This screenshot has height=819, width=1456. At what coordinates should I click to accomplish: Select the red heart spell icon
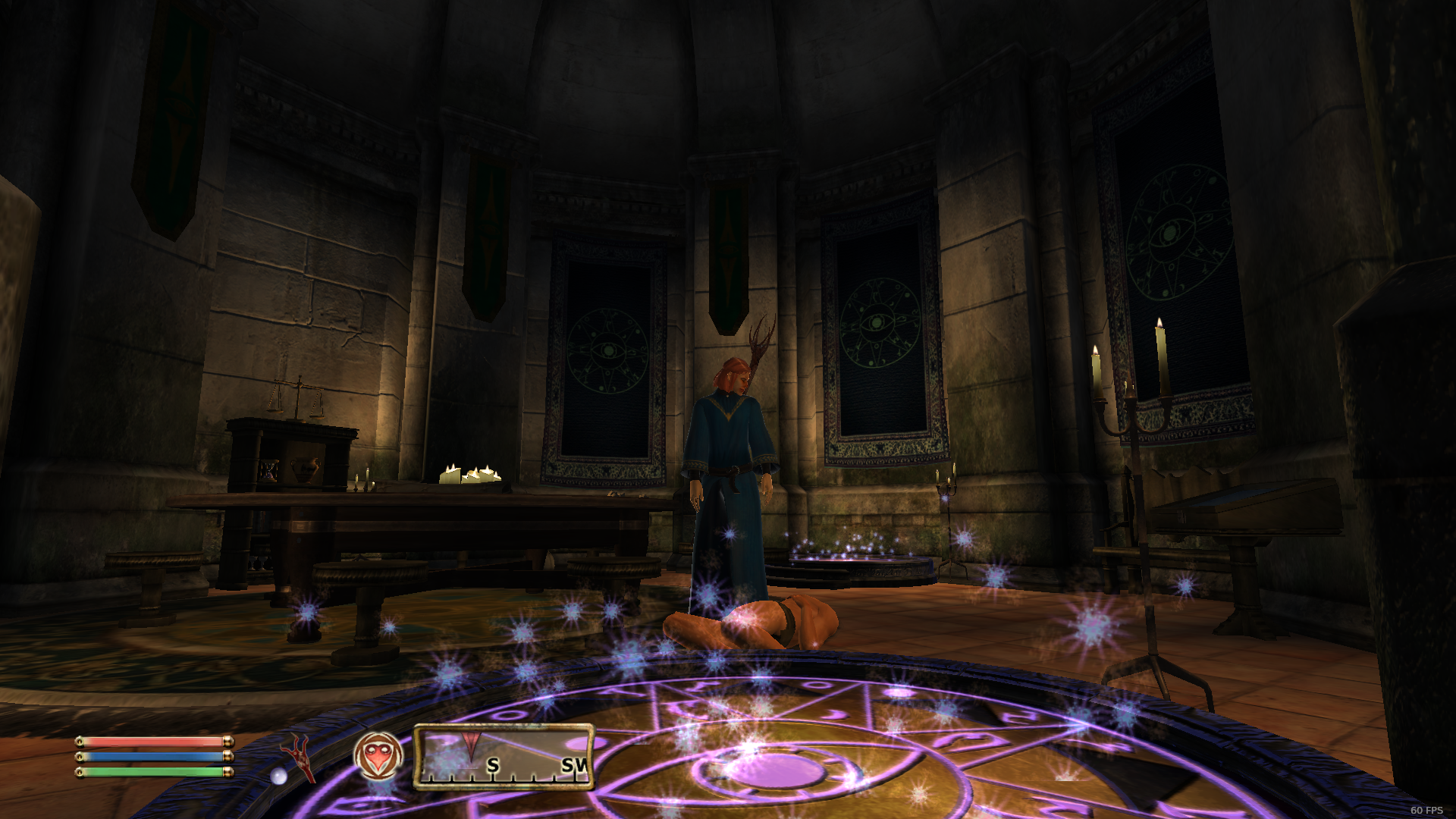click(378, 757)
